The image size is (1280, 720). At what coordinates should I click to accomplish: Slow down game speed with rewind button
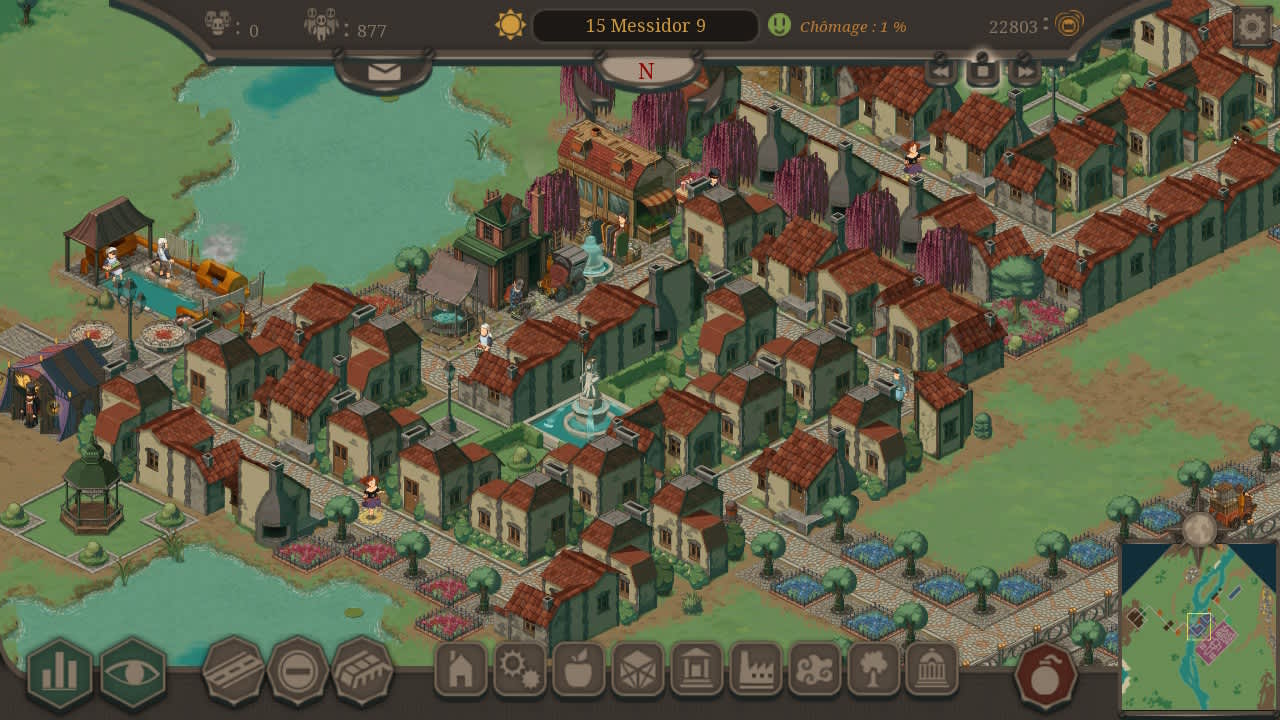click(941, 70)
